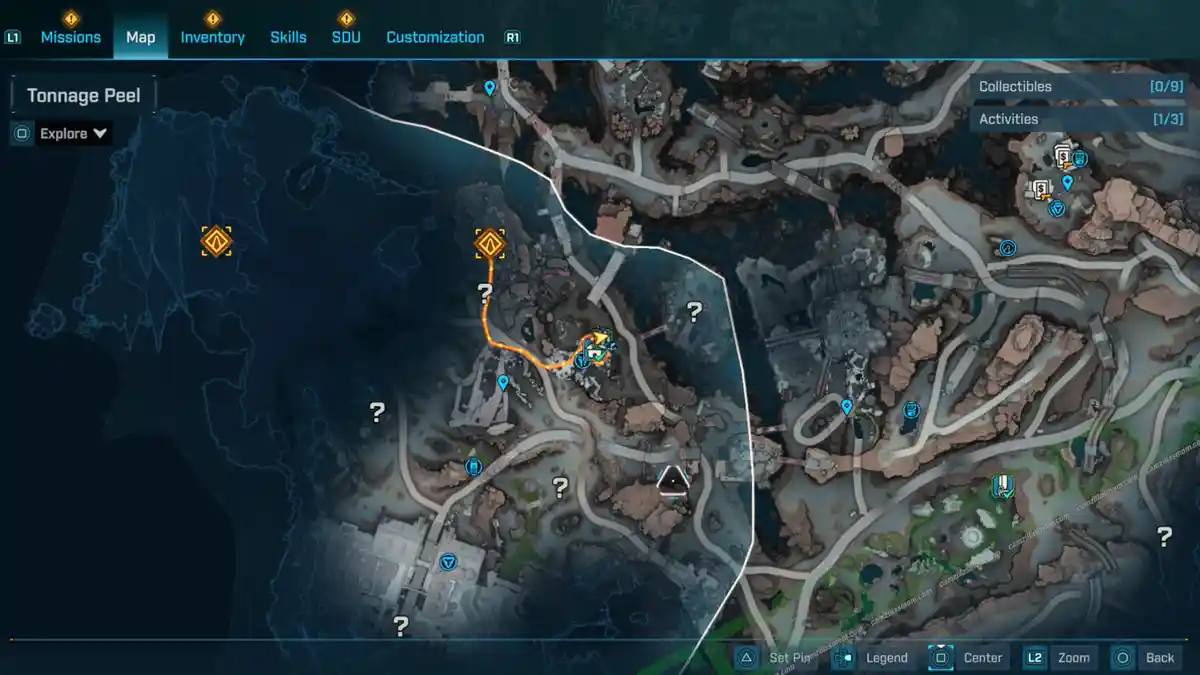This screenshot has width=1200, height=675.
Task: Expand the Explore dropdown
Action: 74,133
